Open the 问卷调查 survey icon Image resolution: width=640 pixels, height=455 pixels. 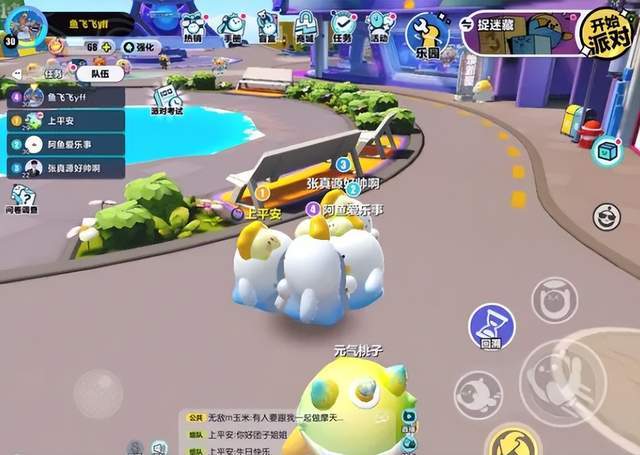[x=22, y=197]
